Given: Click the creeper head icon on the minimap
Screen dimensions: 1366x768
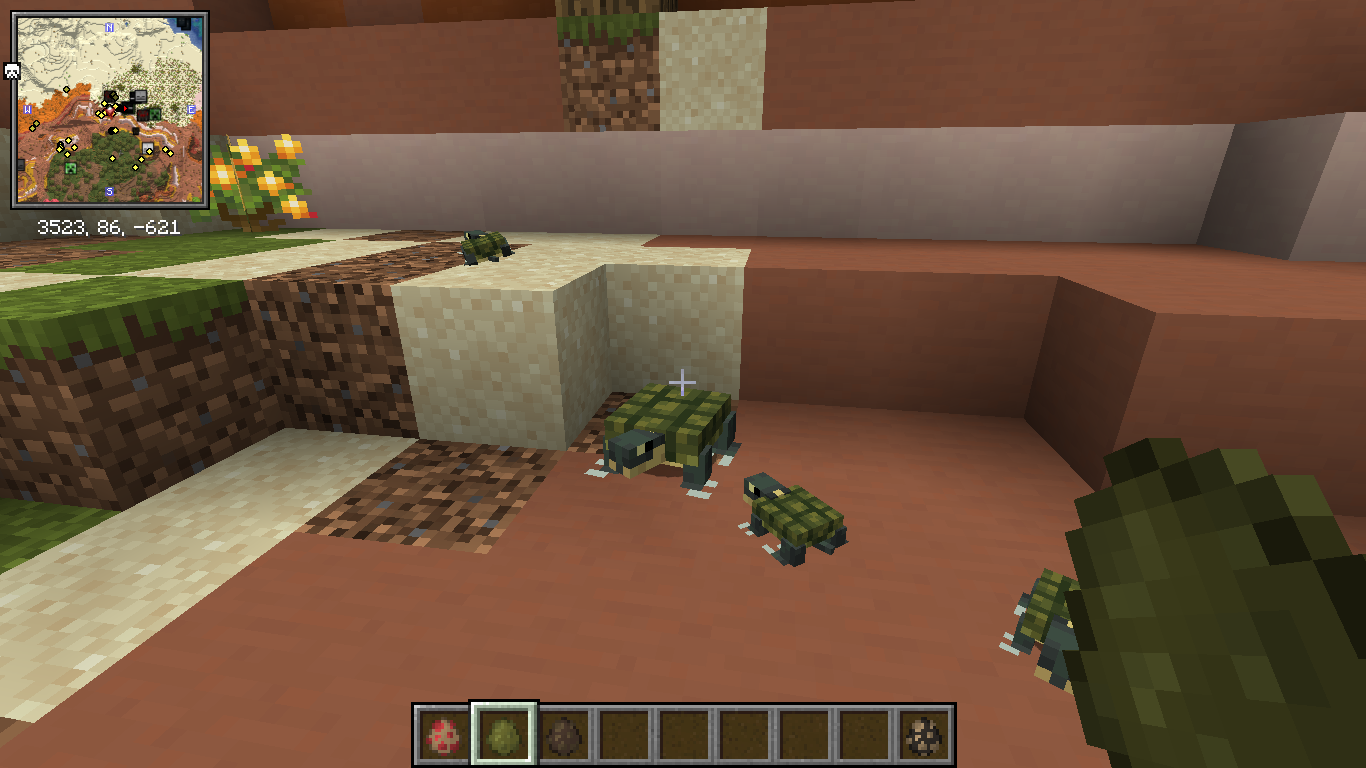Looking at the screenshot, I should pyautogui.click(x=156, y=115).
